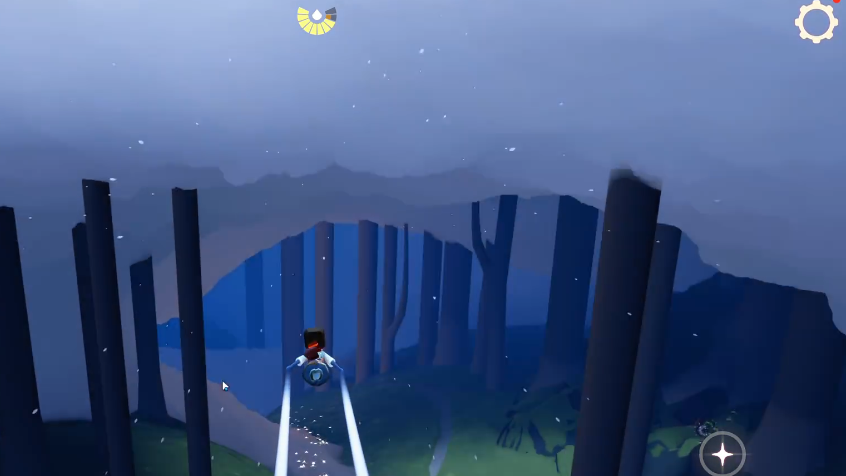Image resolution: width=846 pixels, height=476 pixels.
Task: Open the settings gear menu
Action: click(816, 21)
